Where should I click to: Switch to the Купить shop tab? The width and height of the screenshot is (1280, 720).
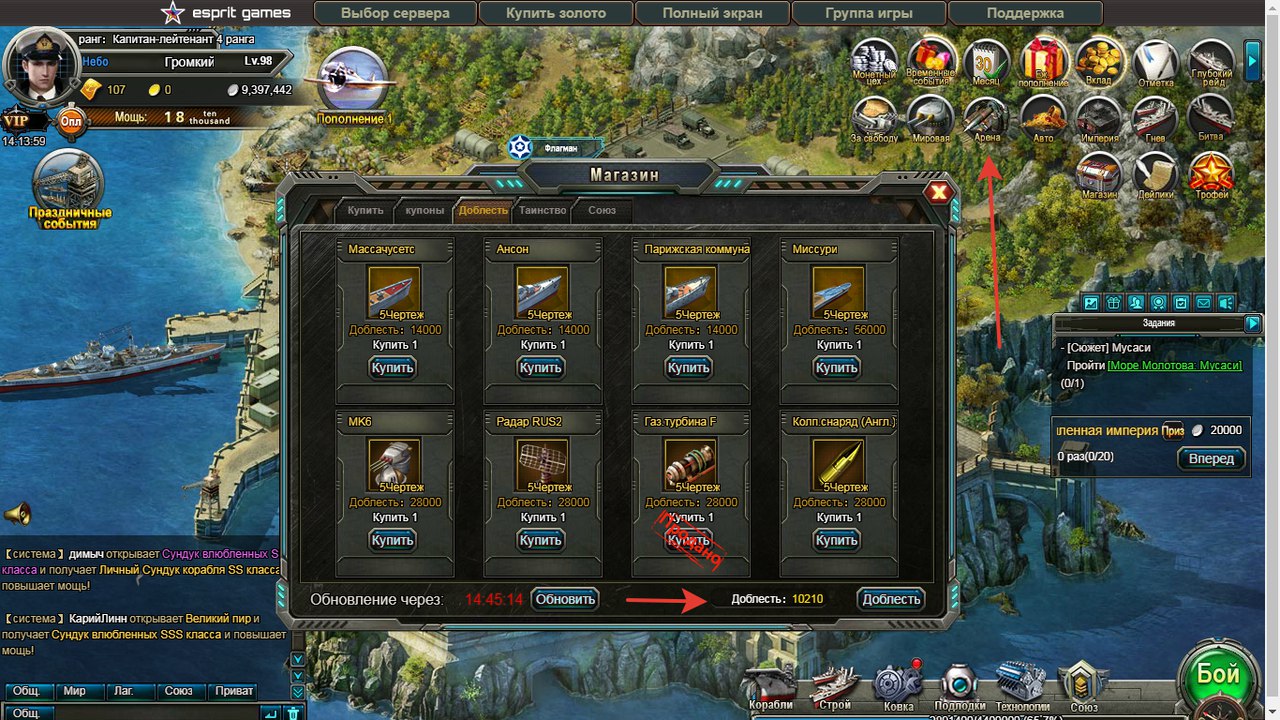tap(365, 210)
